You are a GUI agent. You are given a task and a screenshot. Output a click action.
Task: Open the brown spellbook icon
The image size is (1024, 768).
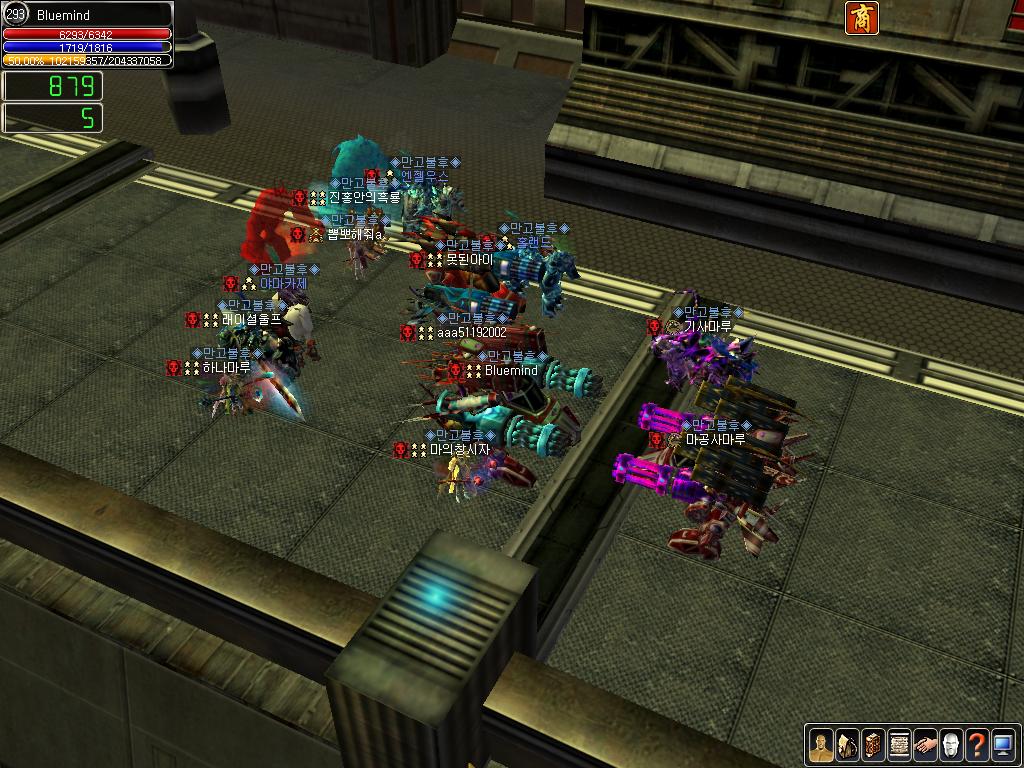(x=873, y=745)
